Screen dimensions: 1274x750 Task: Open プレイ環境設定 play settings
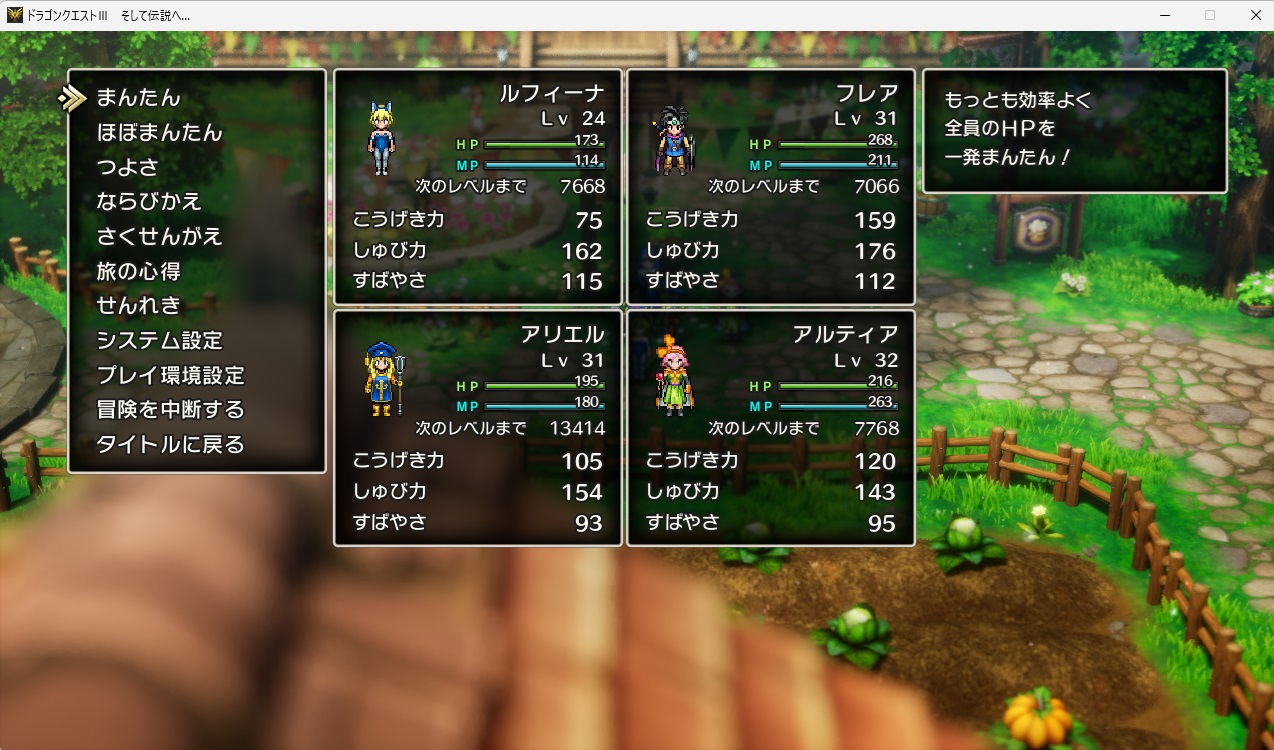[x=170, y=375]
